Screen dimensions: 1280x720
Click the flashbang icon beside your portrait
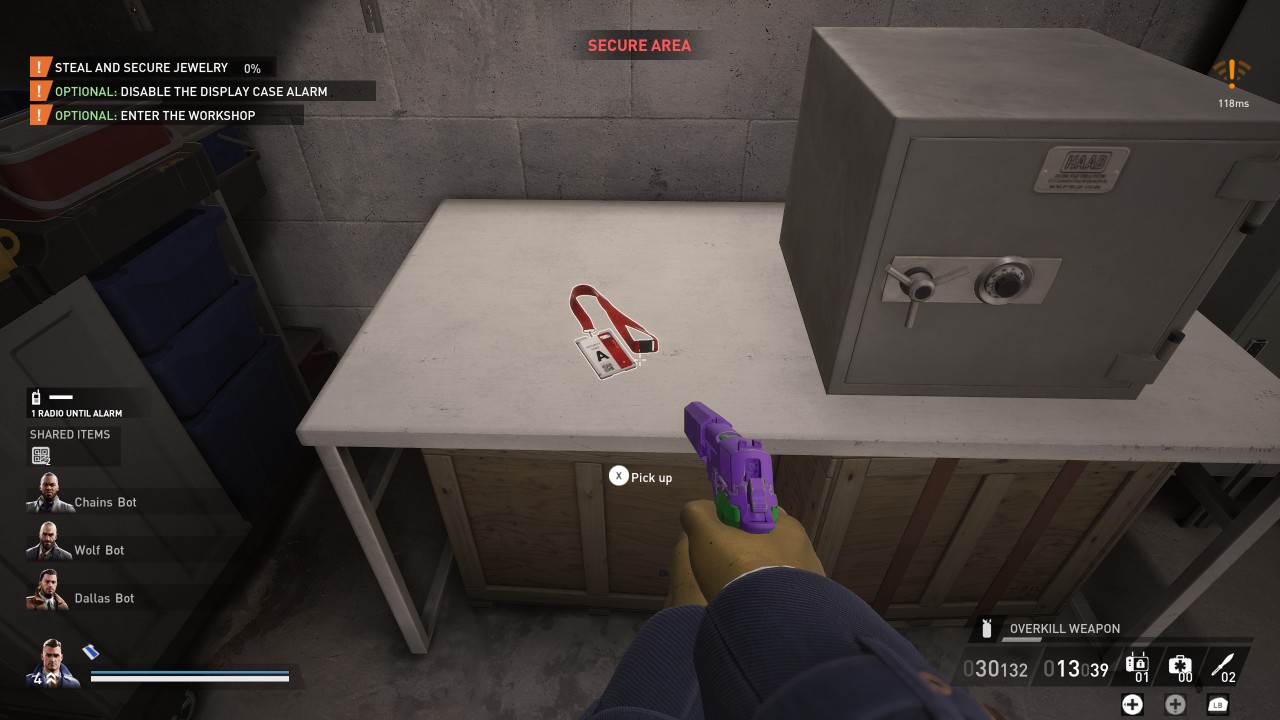click(88, 651)
